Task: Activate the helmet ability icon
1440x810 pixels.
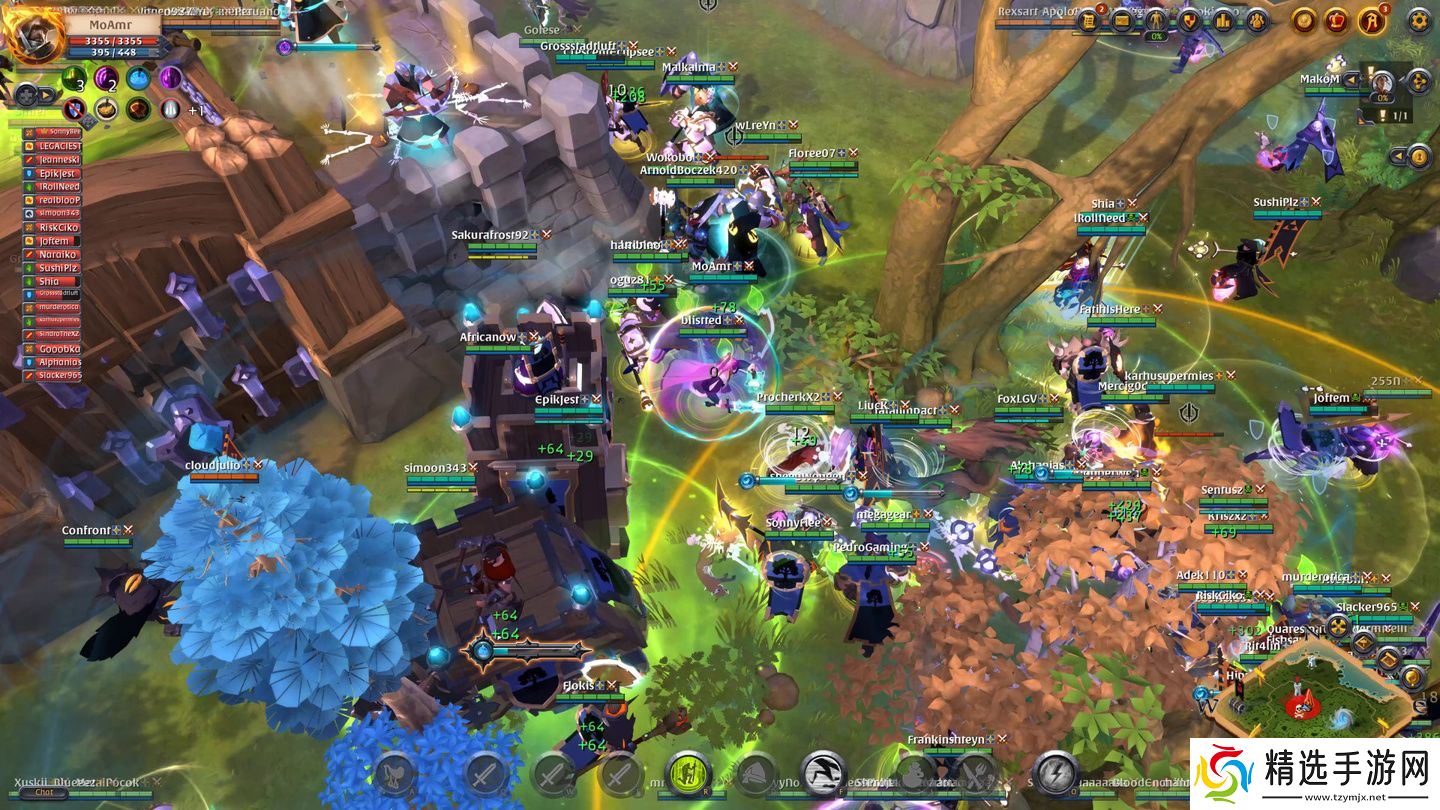Action: (x=757, y=774)
